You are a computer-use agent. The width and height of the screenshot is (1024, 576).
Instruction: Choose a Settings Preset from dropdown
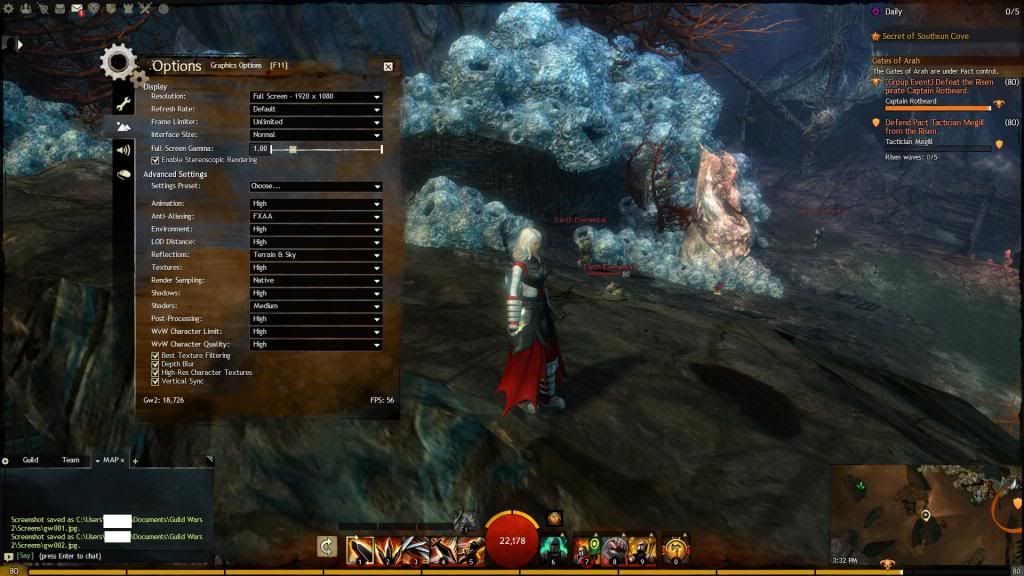tap(316, 186)
